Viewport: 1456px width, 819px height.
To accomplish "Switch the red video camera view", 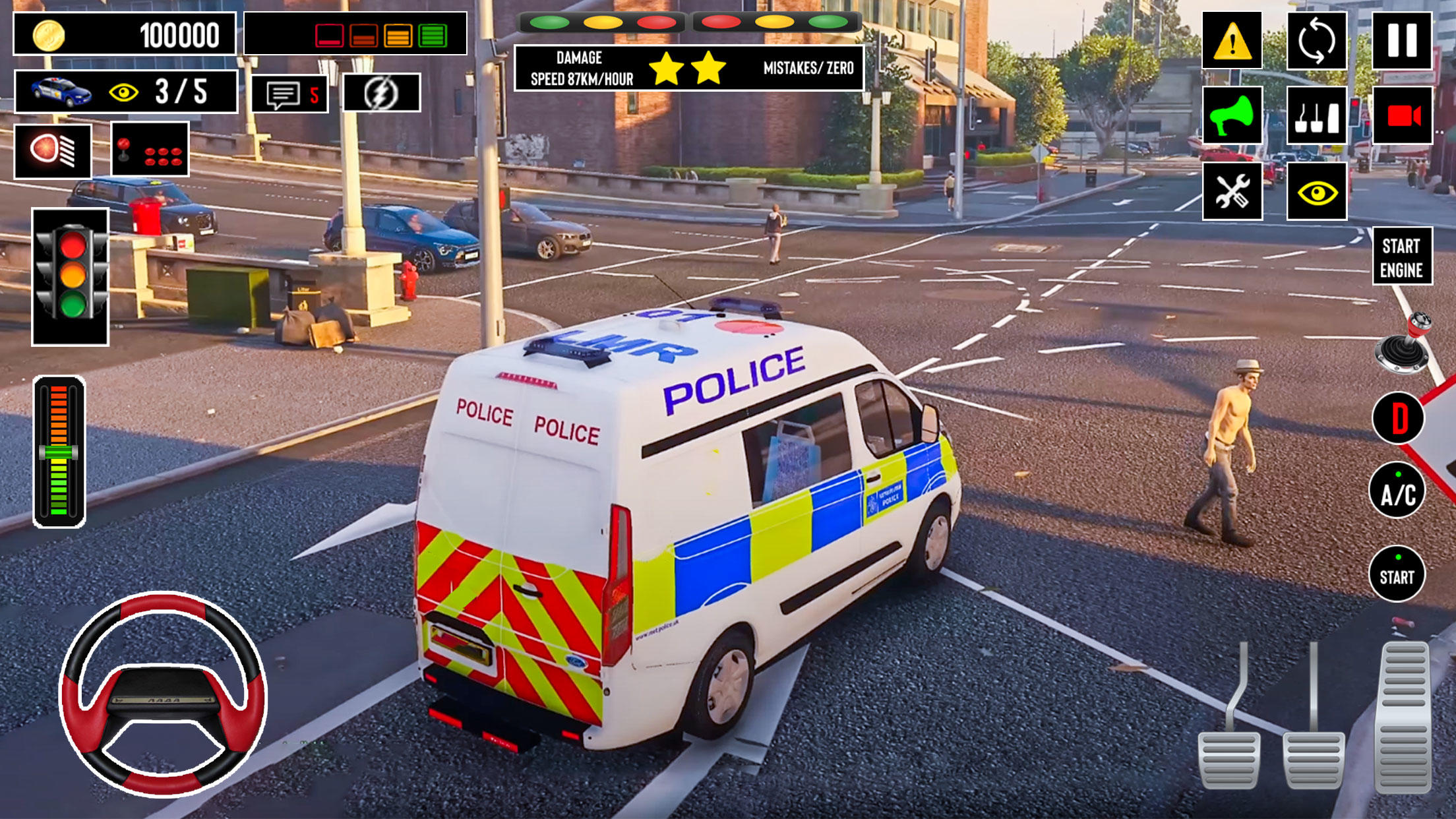I will tap(1401, 116).
